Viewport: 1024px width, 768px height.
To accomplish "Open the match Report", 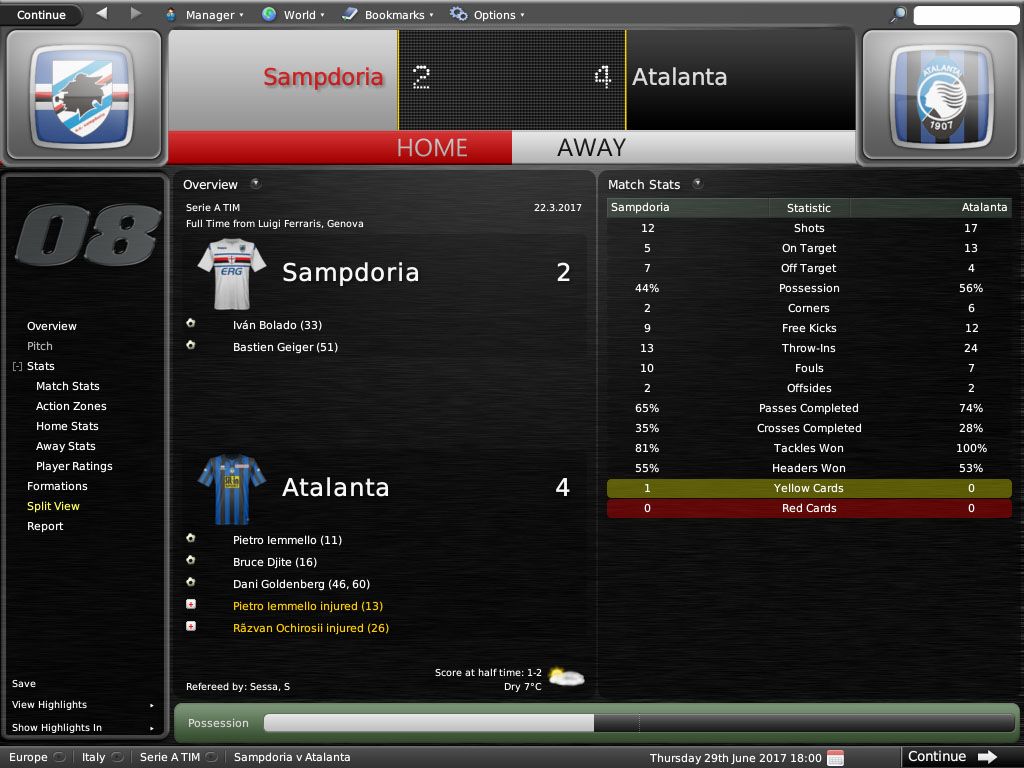I will 45,526.
